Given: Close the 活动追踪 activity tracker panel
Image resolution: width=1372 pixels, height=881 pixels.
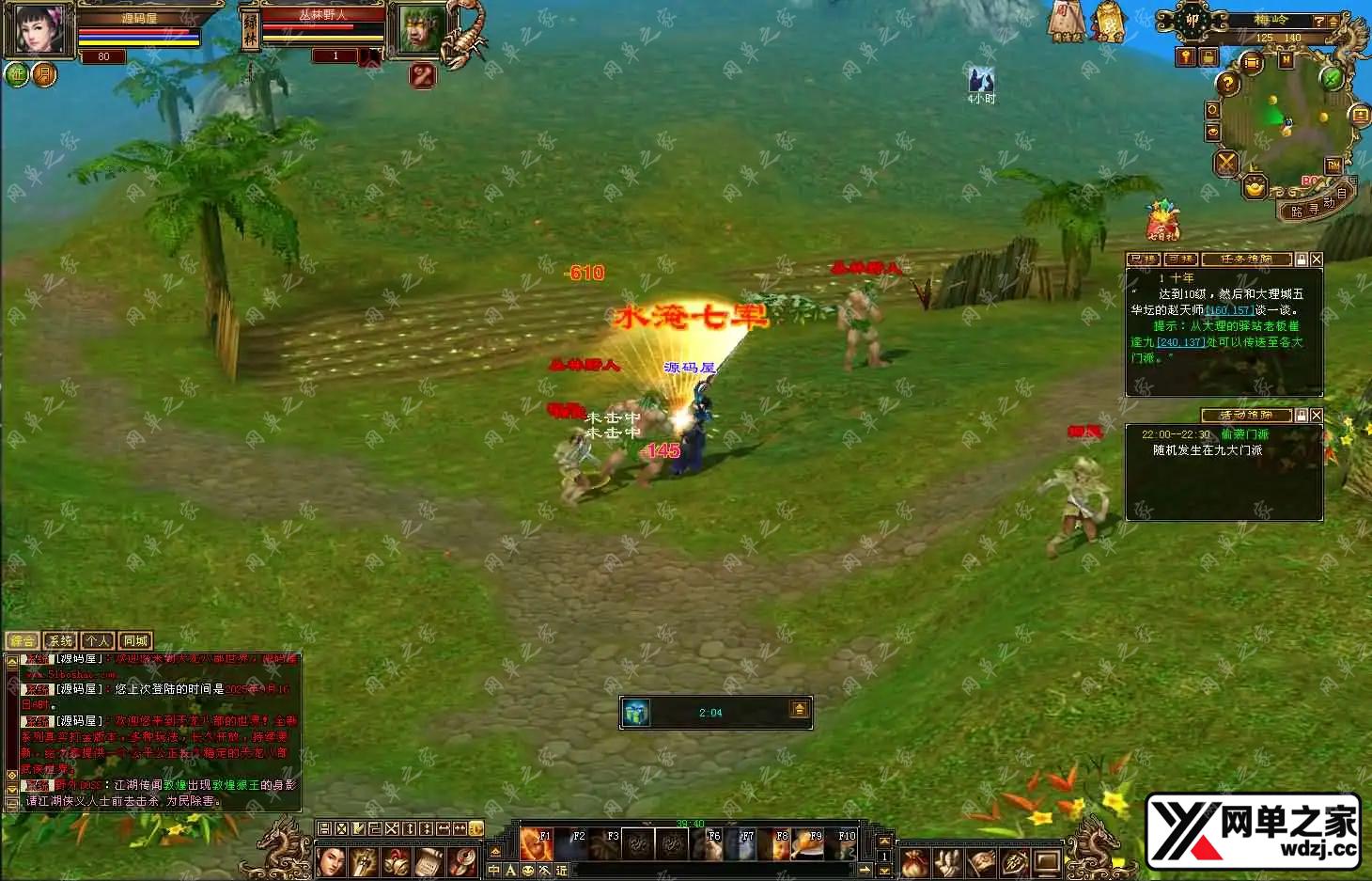Looking at the screenshot, I should pos(1317,415).
